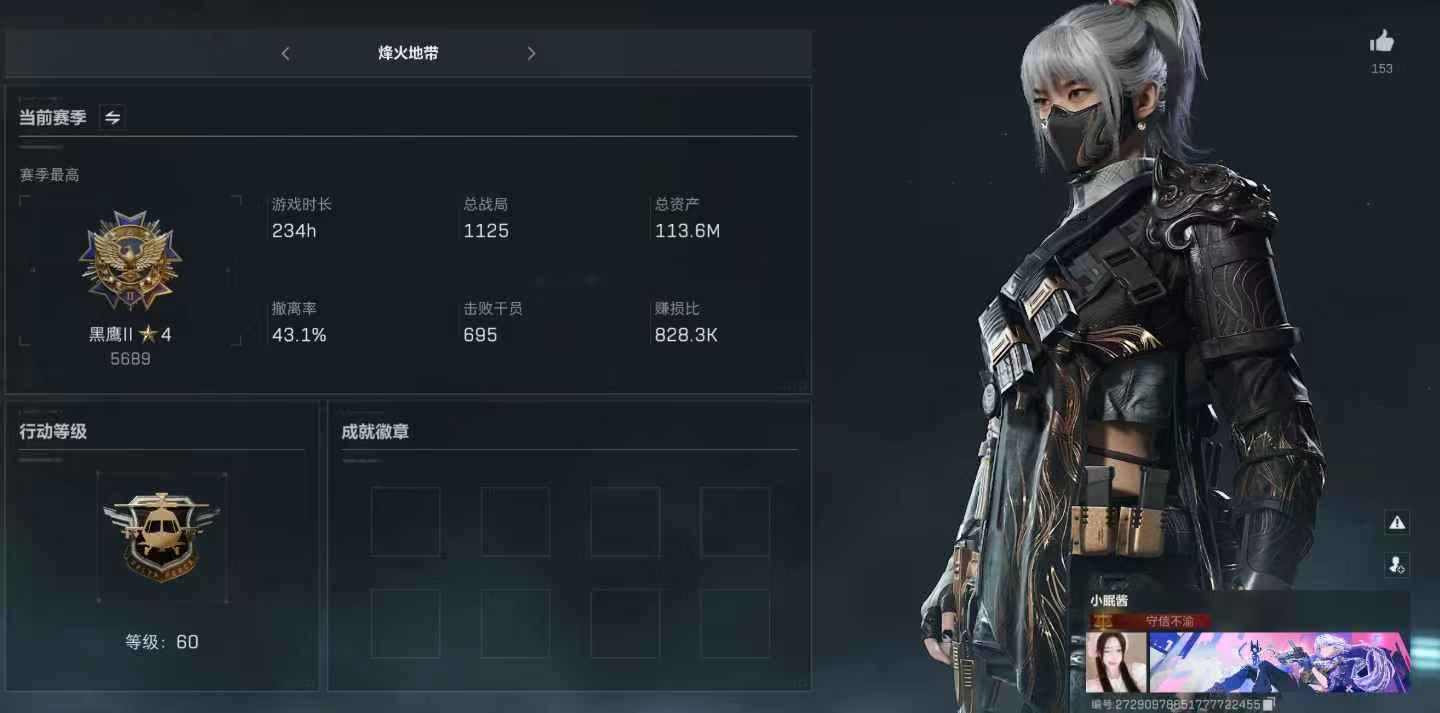Screen dimensions: 1440x713
Task: Add player as friend via person icon
Action: tap(1397, 565)
